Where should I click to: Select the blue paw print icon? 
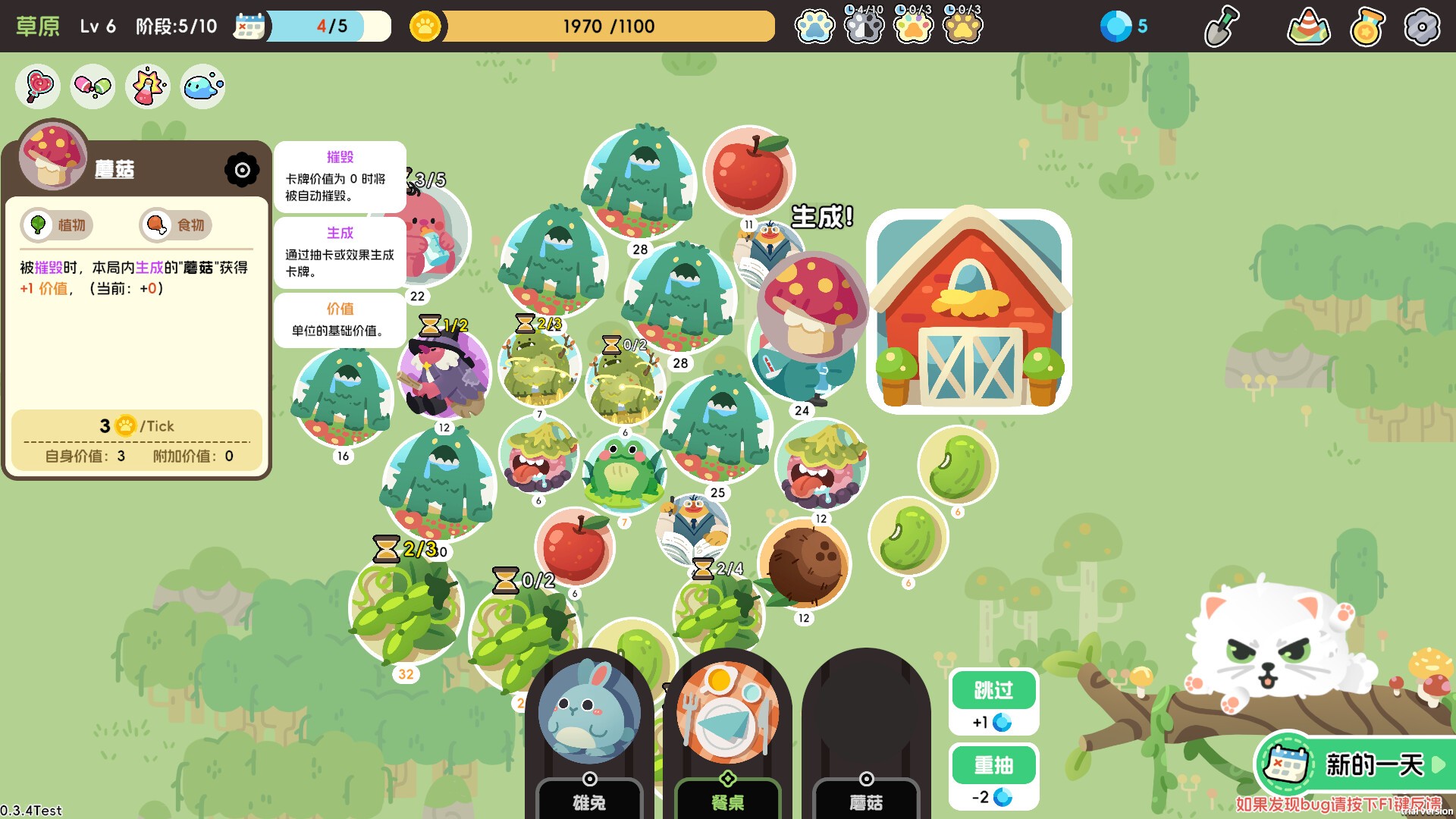(814, 27)
